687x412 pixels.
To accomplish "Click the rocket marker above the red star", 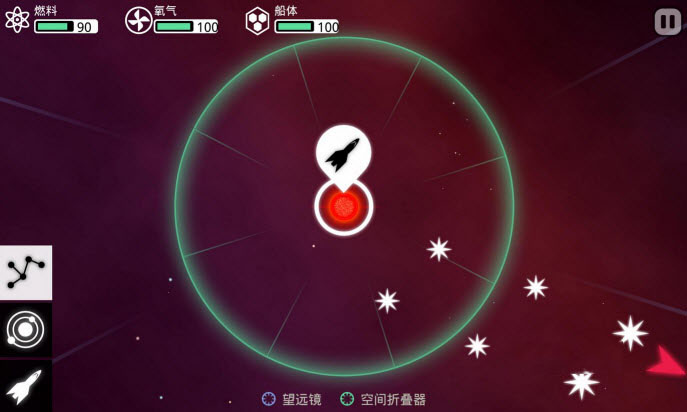I will [343, 153].
